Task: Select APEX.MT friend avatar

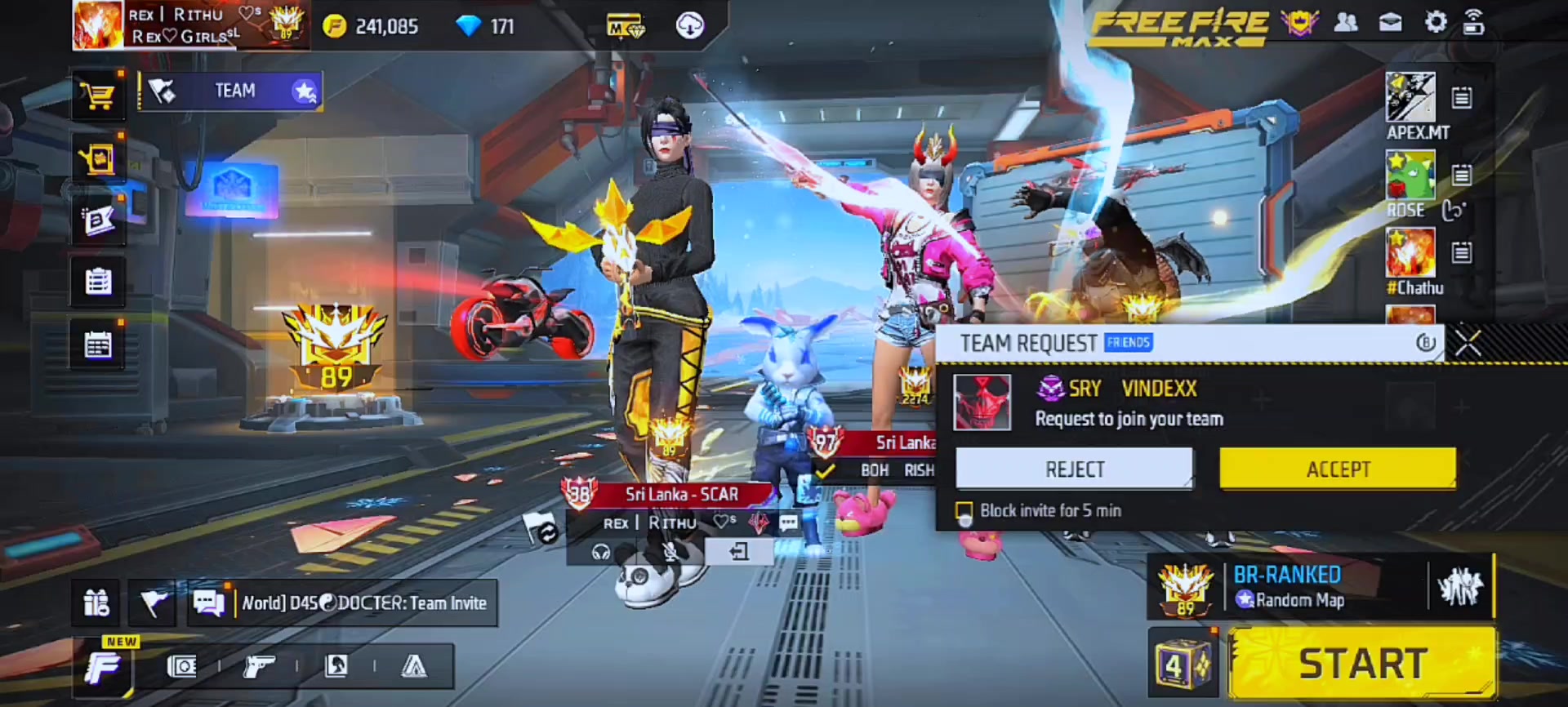Action: click(x=1410, y=97)
